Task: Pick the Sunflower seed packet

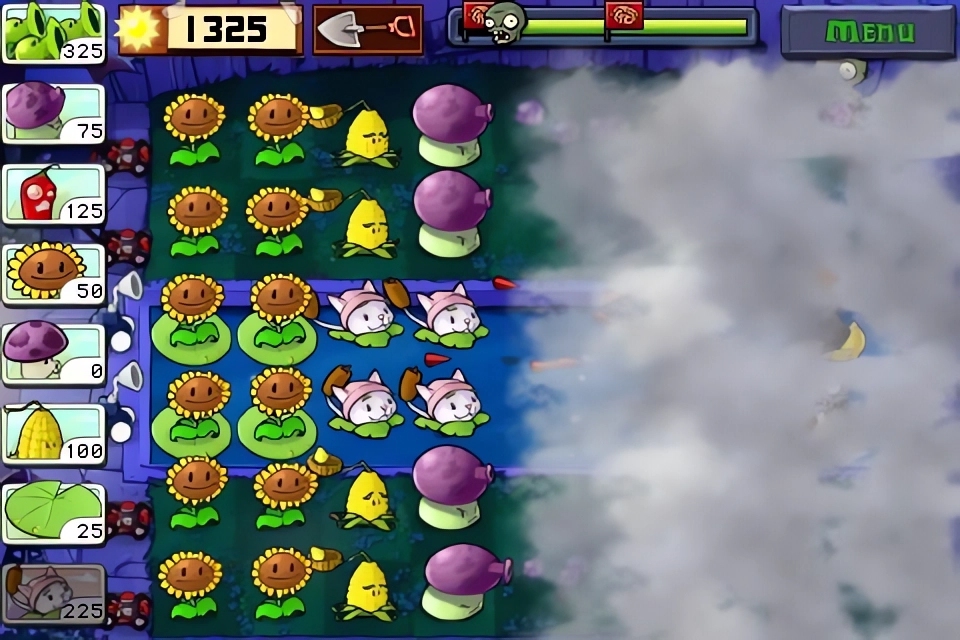Action: coord(54,273)
